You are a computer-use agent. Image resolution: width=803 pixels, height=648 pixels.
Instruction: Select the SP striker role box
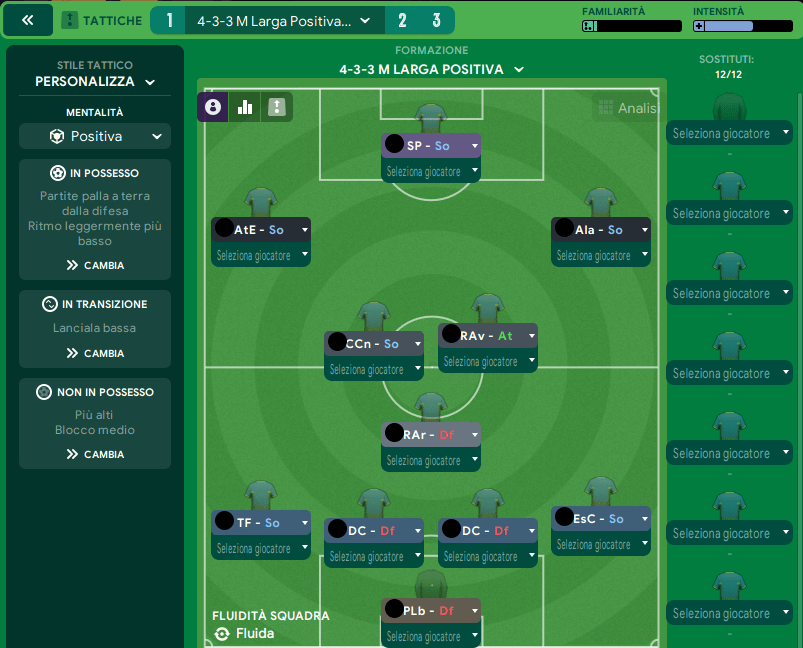[x=430, y=146]
